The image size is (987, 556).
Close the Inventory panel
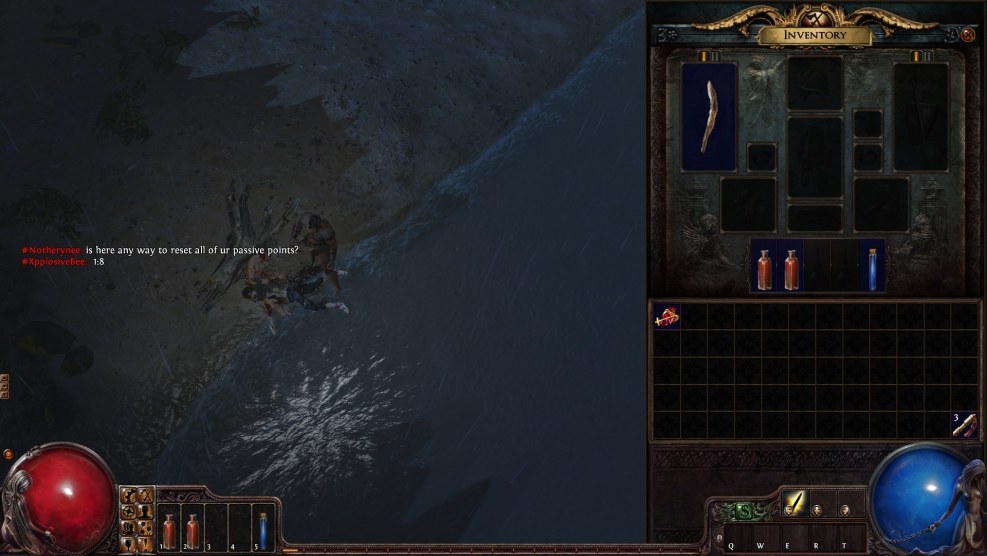coord(968,35)
